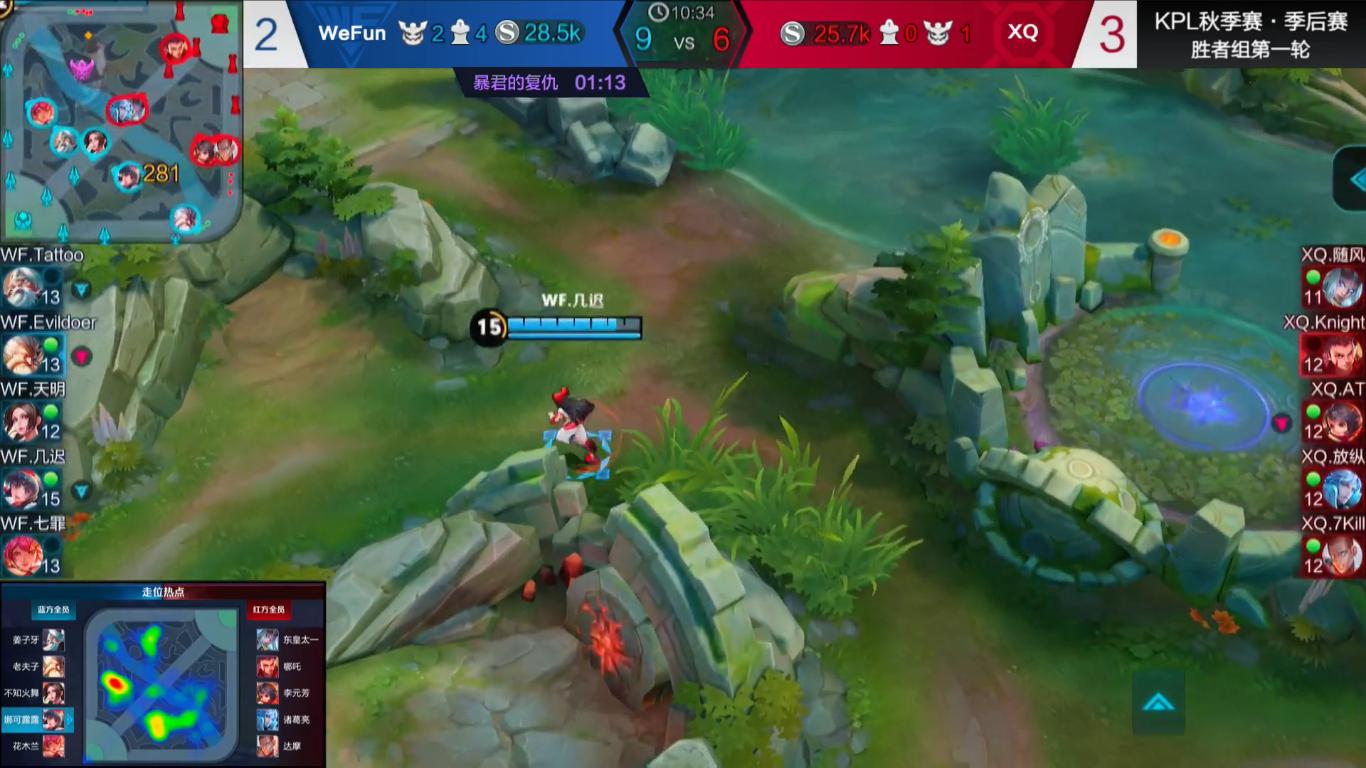Click the minimap in the corner
Image resolution: width=1366 pixels, height=768 pixels.
coord(120,120)
